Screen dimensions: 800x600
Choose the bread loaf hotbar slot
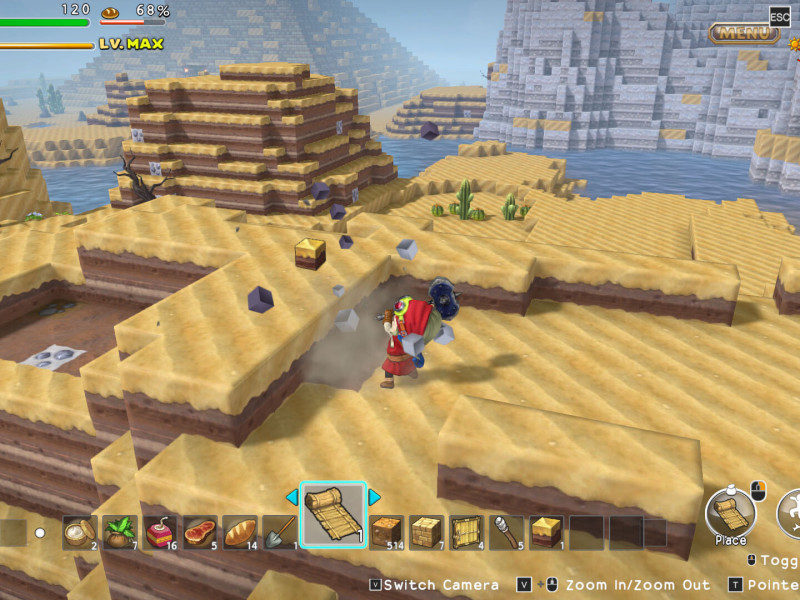(x=240, y=531)
